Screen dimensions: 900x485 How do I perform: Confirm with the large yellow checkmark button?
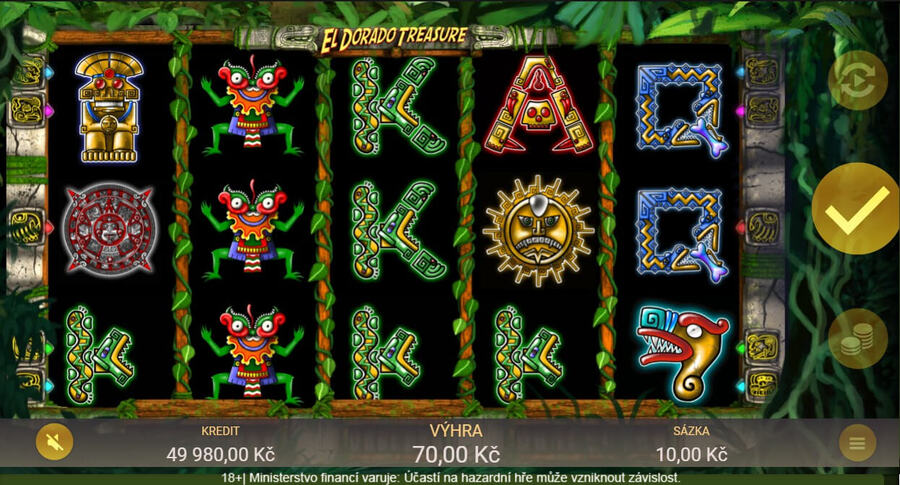point(856,209)
